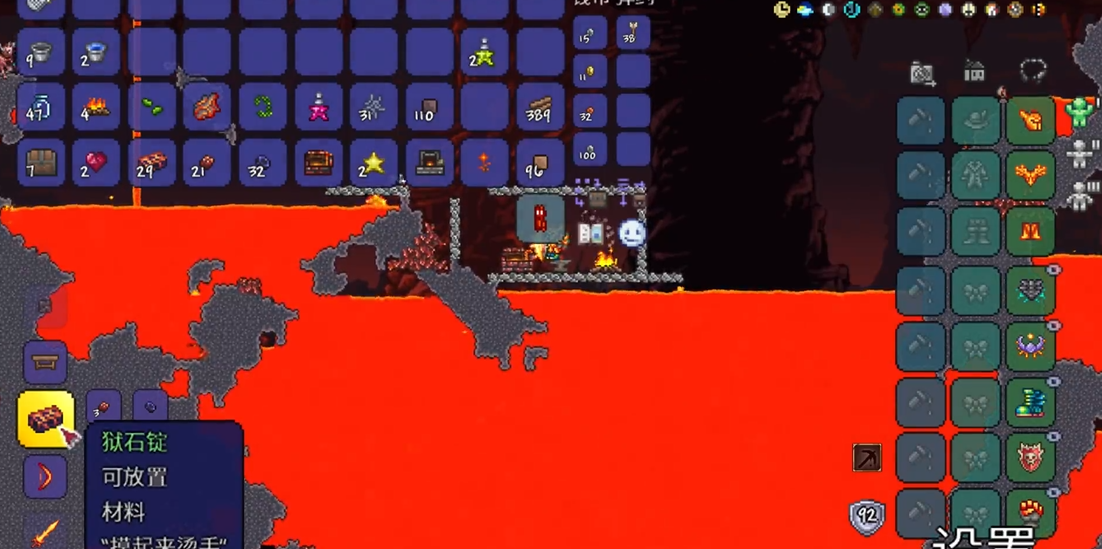Choose the red boomerang crafting recipe

(x=45, y=476)
